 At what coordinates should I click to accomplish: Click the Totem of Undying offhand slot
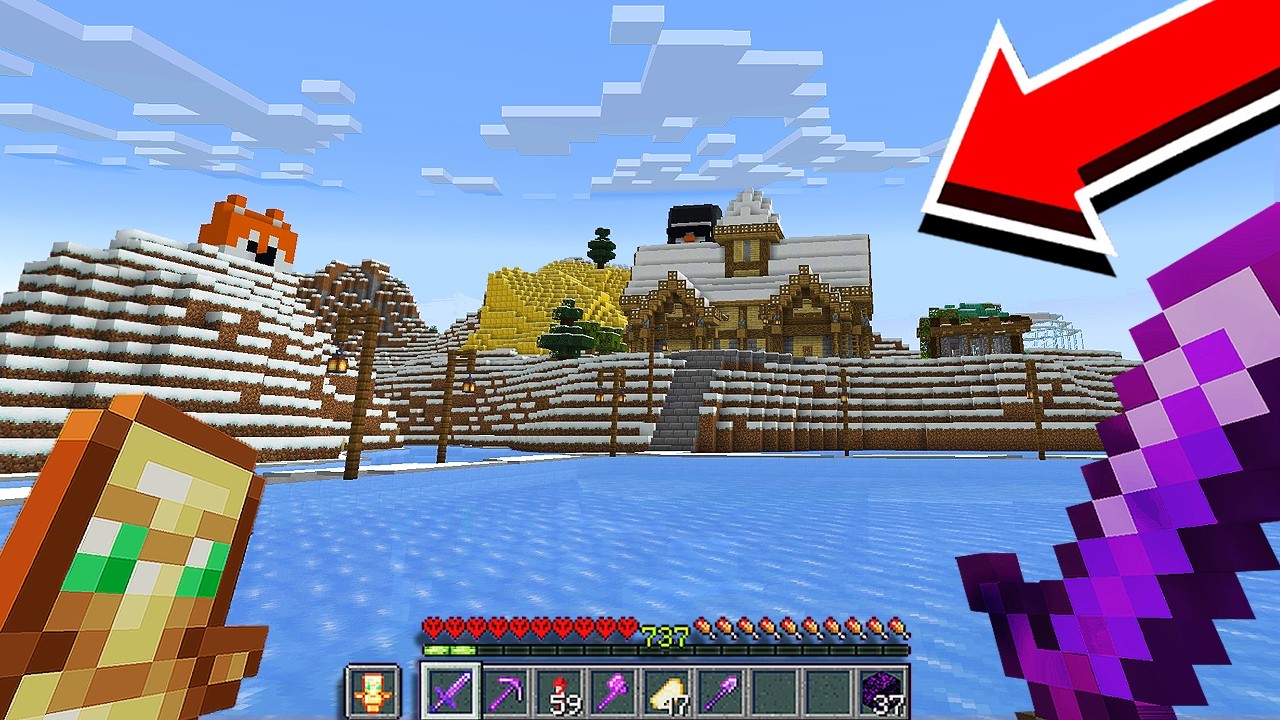pyautogui.click(x=373, y=690)
